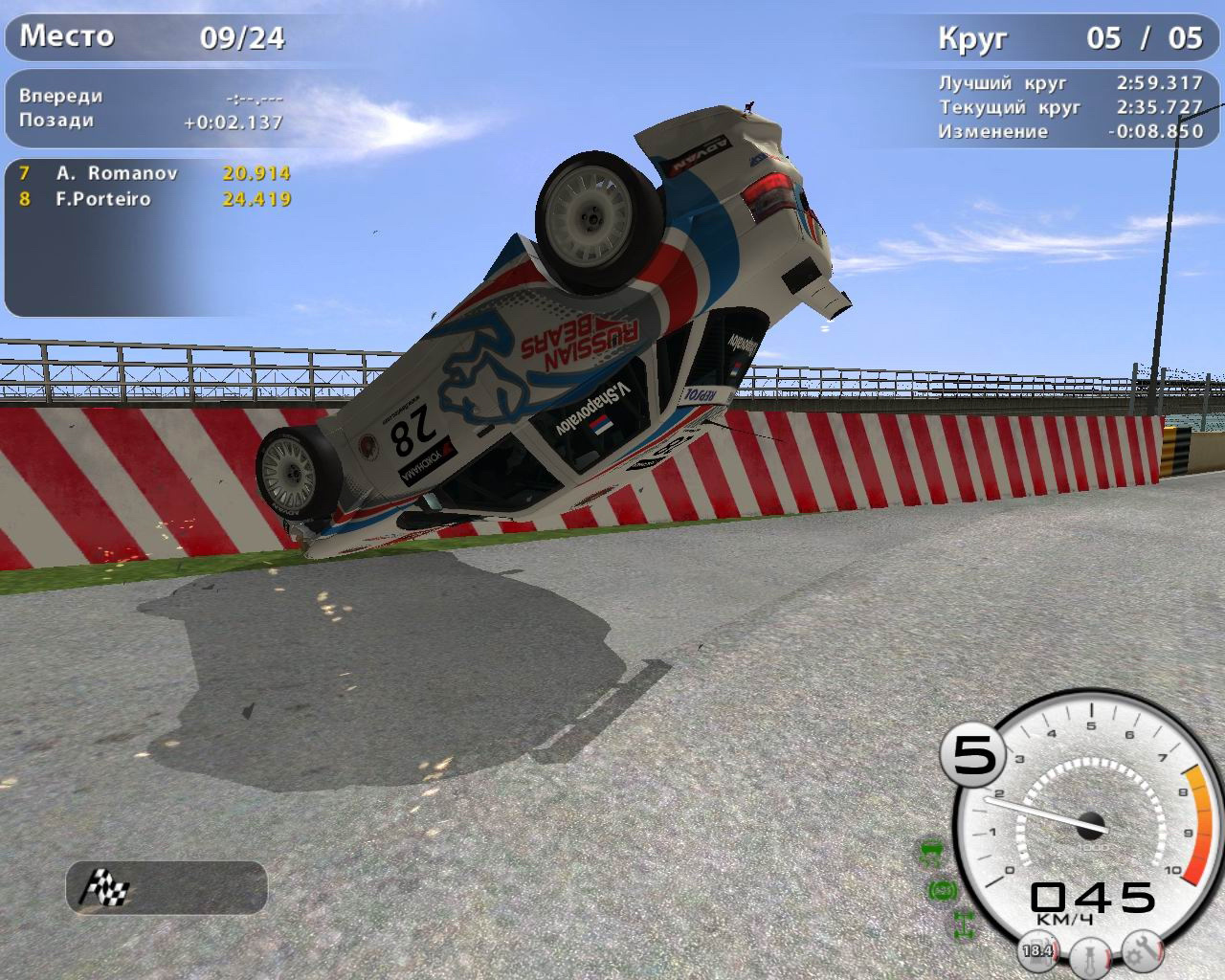Screen dimensions: 1225x980
Task: Click the checkered flag icon panel
Action: tap(167, 886)
